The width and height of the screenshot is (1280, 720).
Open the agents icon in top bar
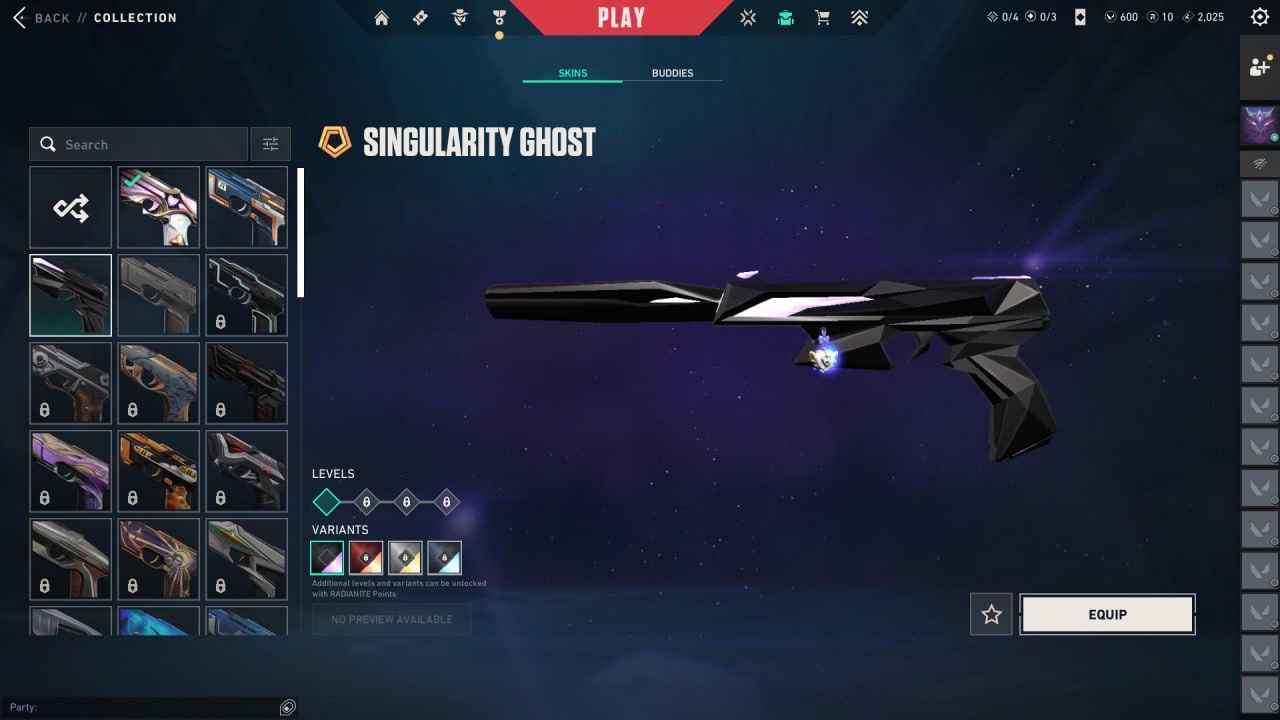point(460,18)
